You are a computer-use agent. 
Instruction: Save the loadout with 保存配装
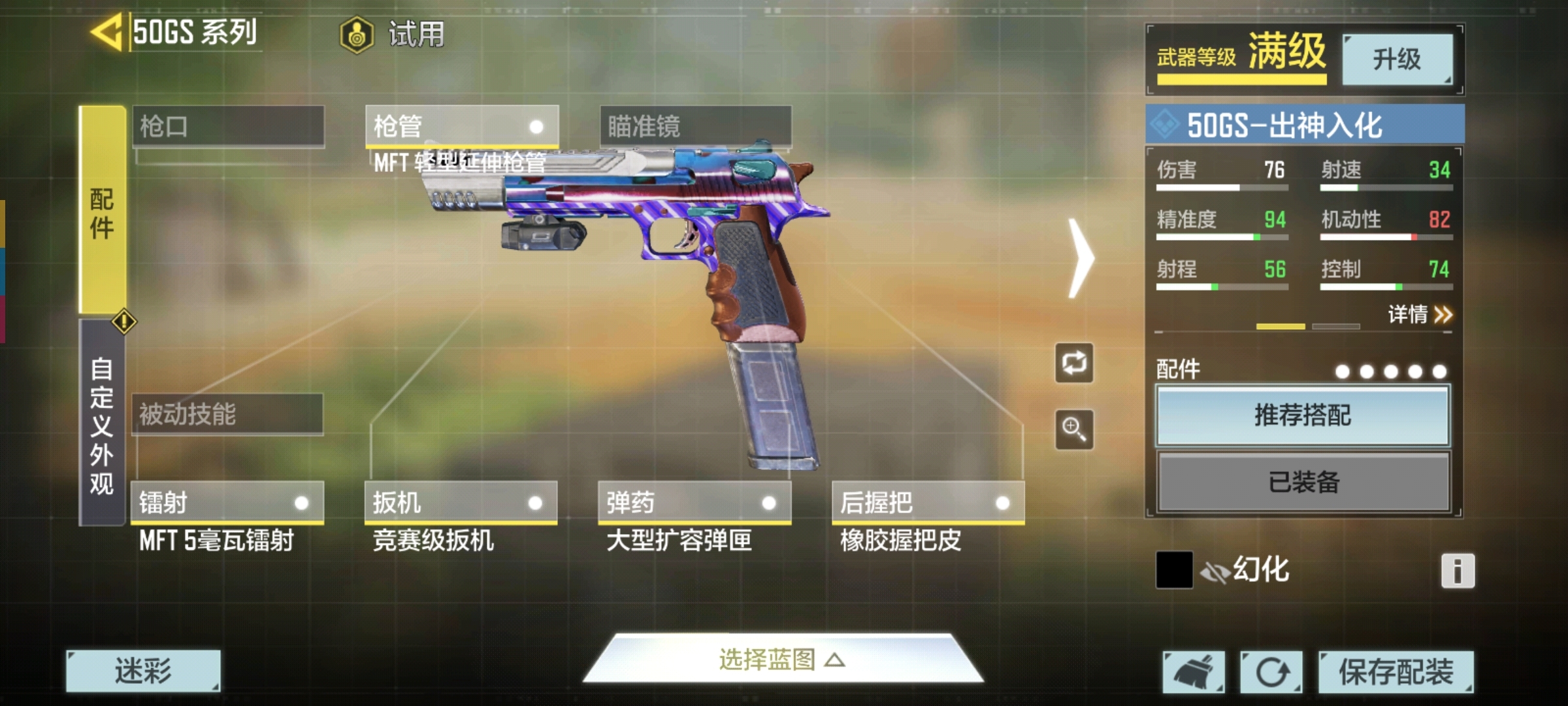1396,671
